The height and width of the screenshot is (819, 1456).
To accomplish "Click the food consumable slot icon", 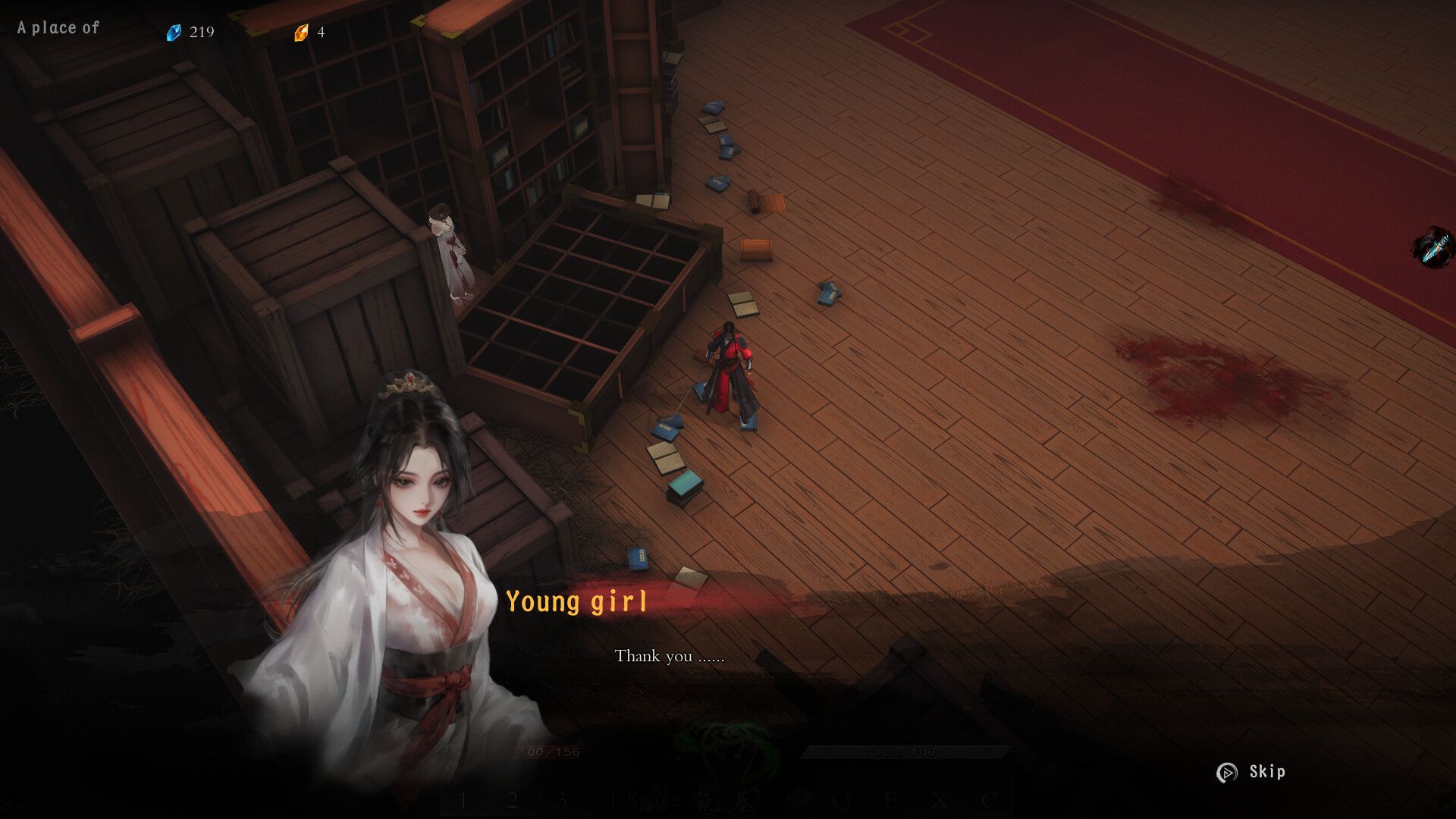I will tap(798, 799).
